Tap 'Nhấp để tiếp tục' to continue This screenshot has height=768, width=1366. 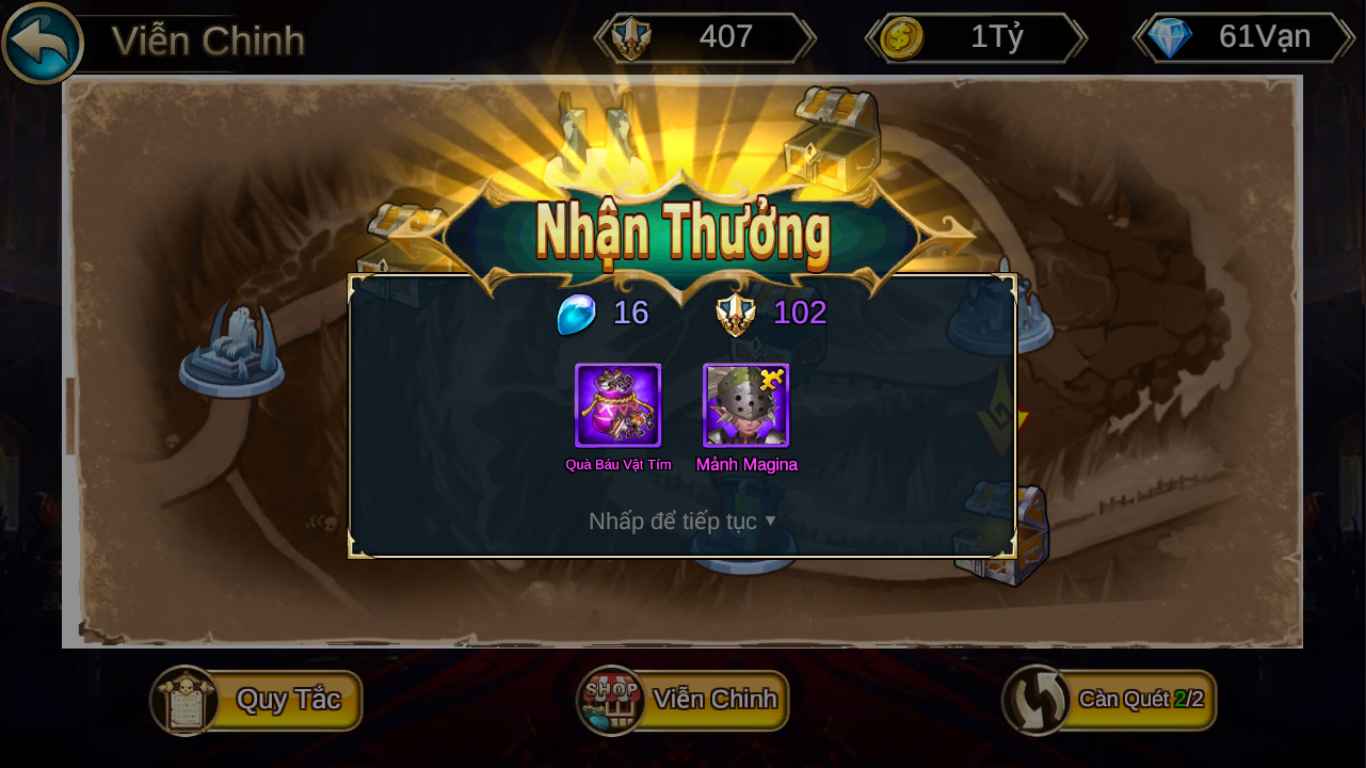point(682,521)
